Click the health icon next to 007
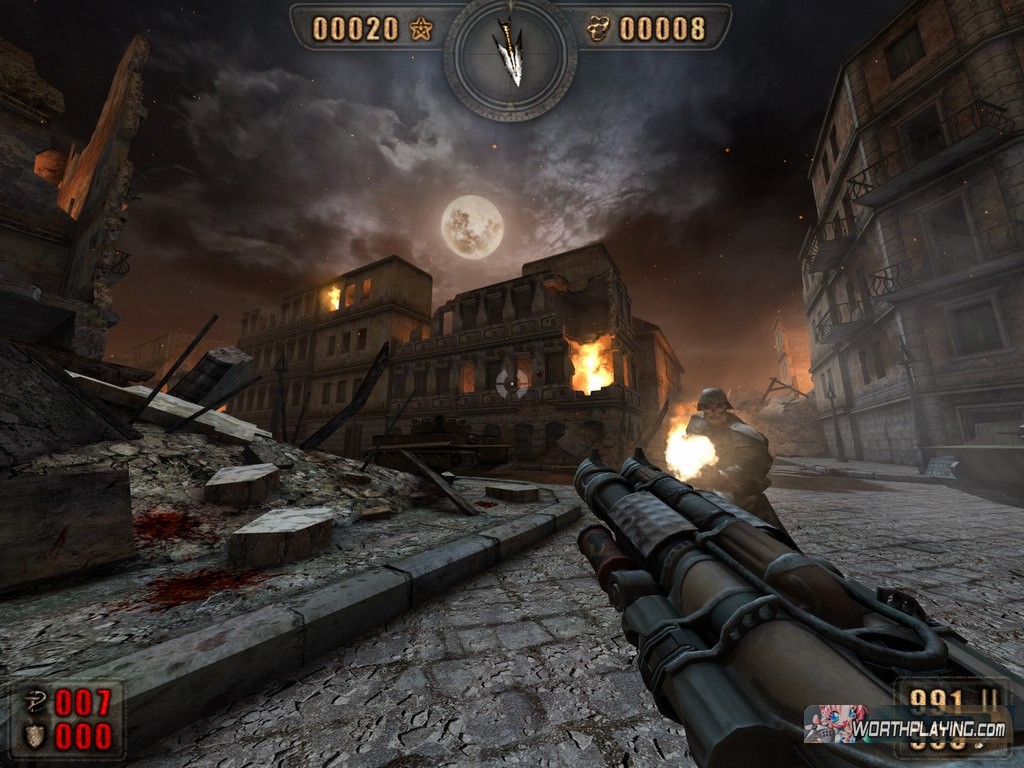Screen dimensions: 1024x768 (x=34, y=704)
